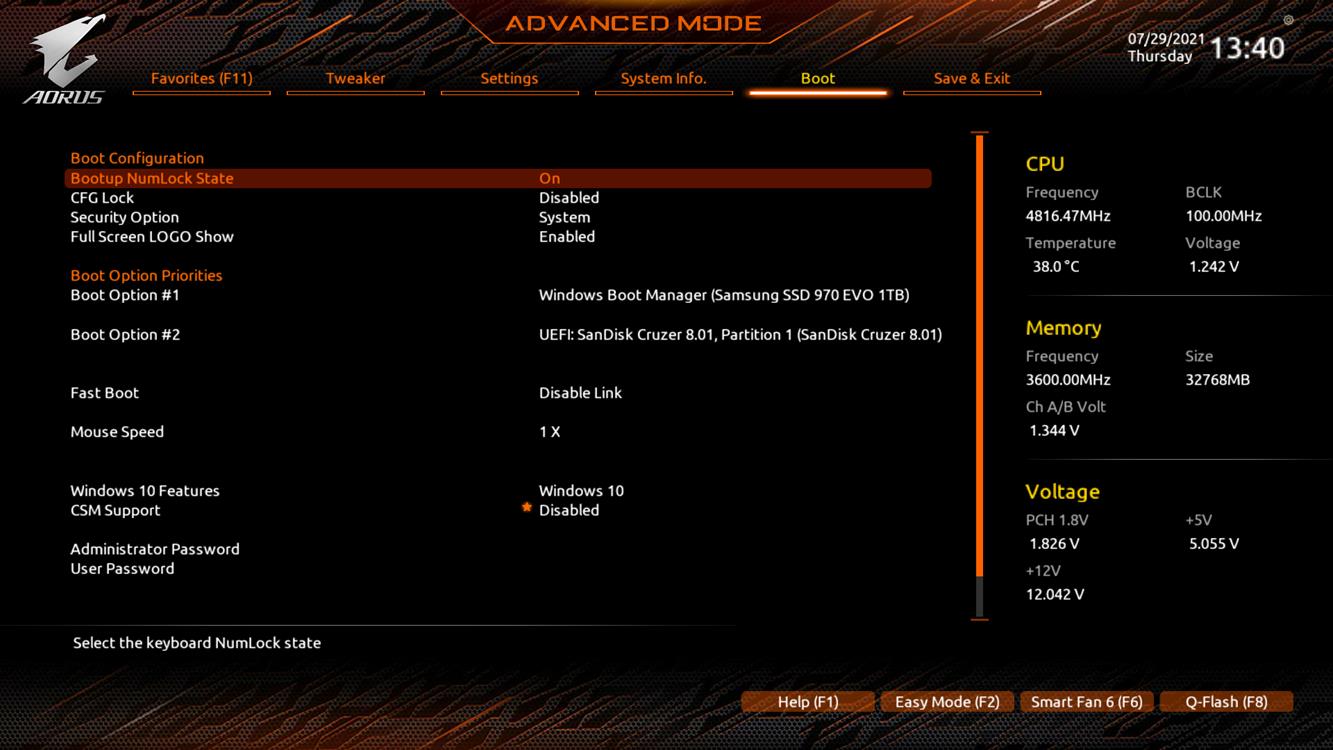Viewport: 1333px width, 750px height.
Task: Change Boot Option #1 device
Action: (723, 295)
